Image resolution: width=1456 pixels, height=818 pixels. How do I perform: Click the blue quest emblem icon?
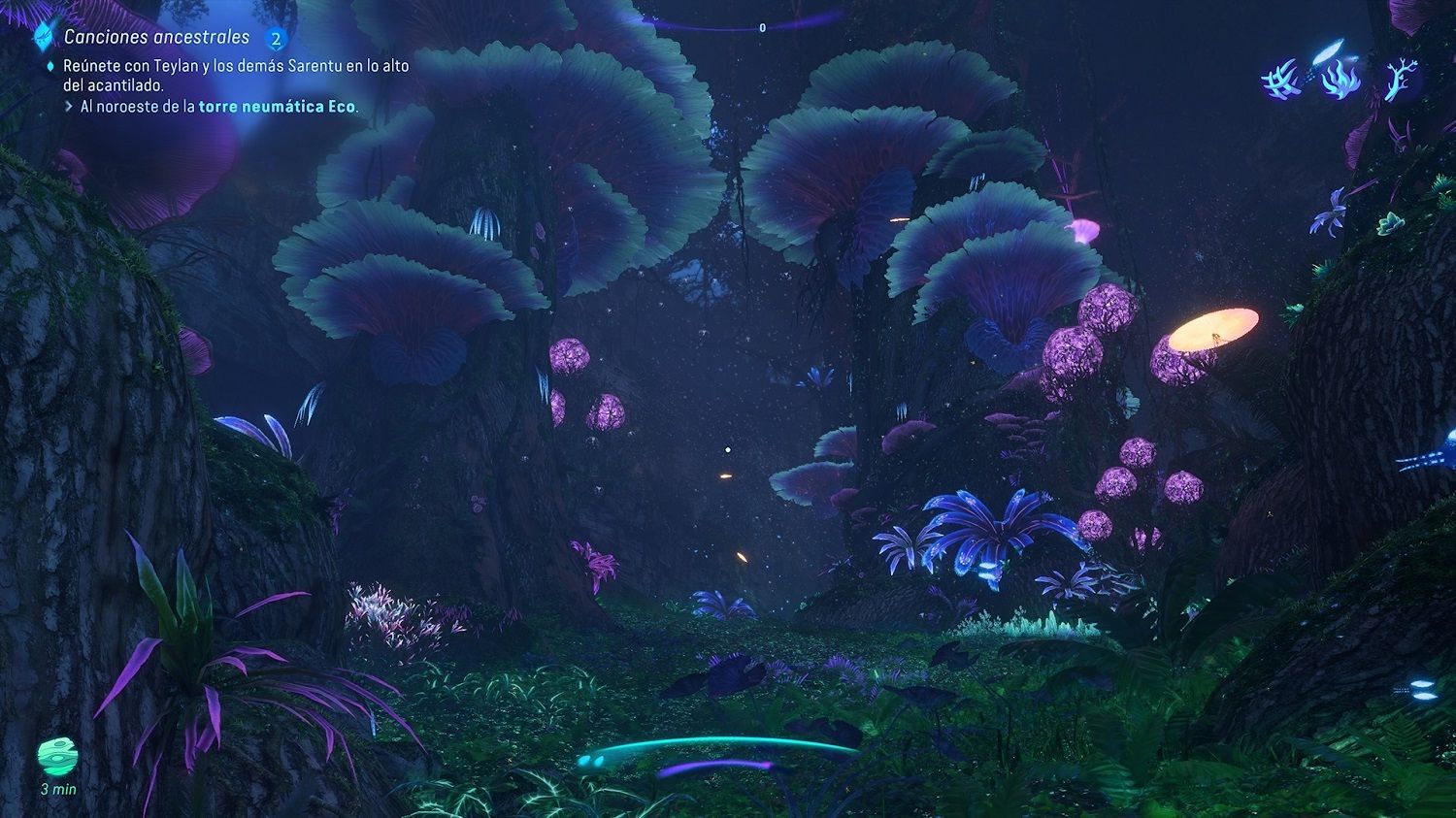point(44,38)
